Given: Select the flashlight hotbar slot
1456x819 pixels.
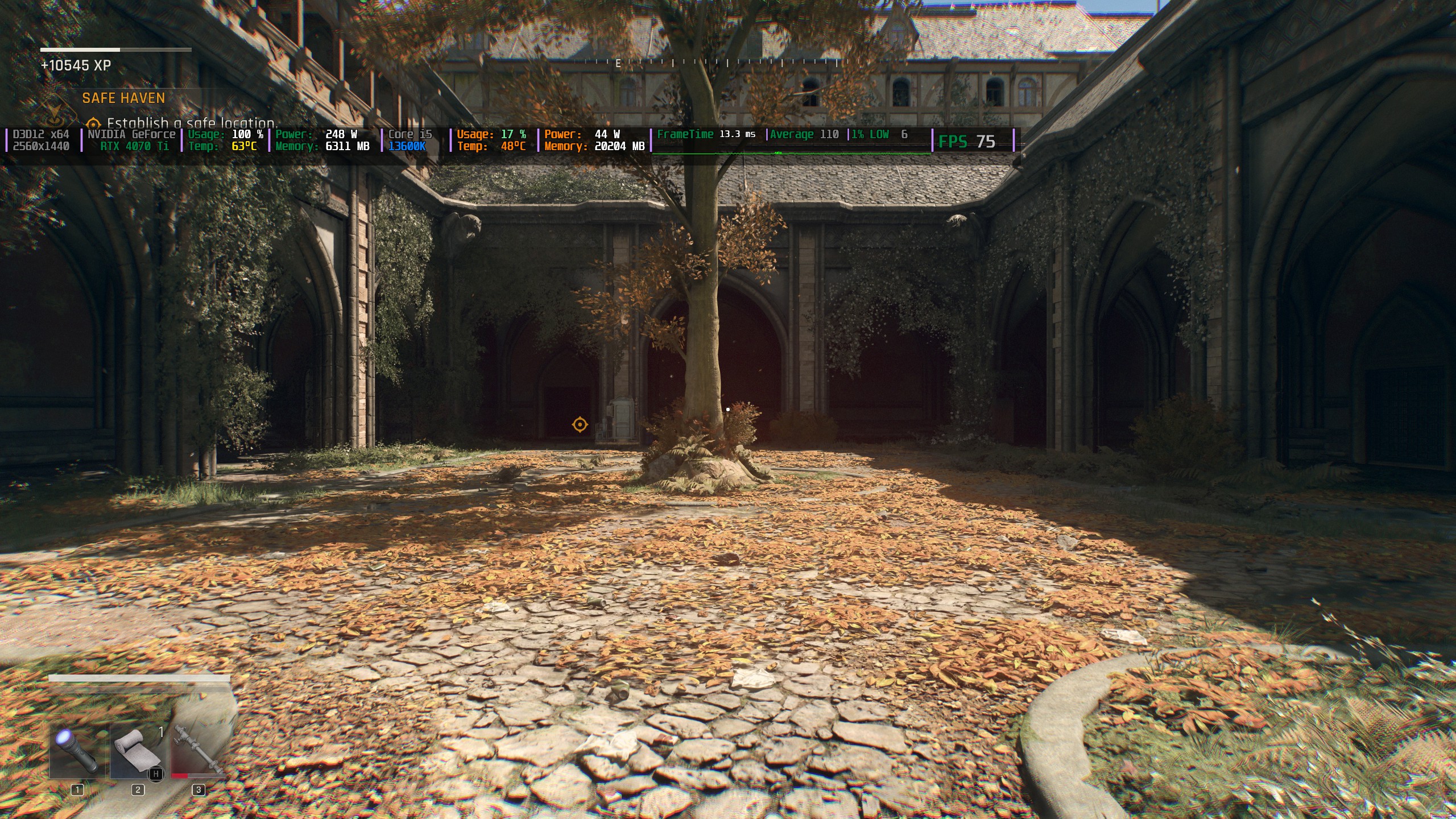Looking at the screenshot, I should pyautogui.click(x=77, y=751).
